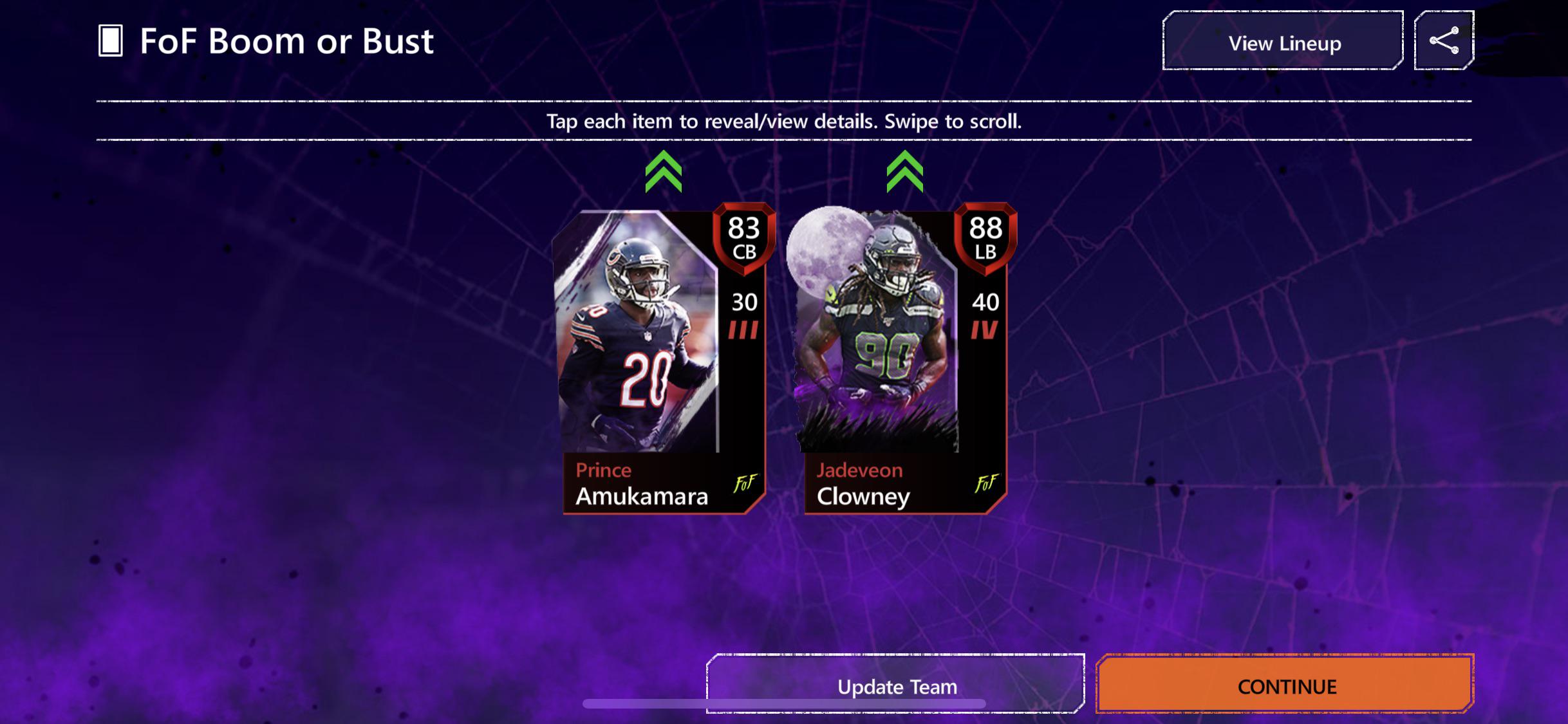Tap the instruction banner about revealing items

click(x=784, y=121)
